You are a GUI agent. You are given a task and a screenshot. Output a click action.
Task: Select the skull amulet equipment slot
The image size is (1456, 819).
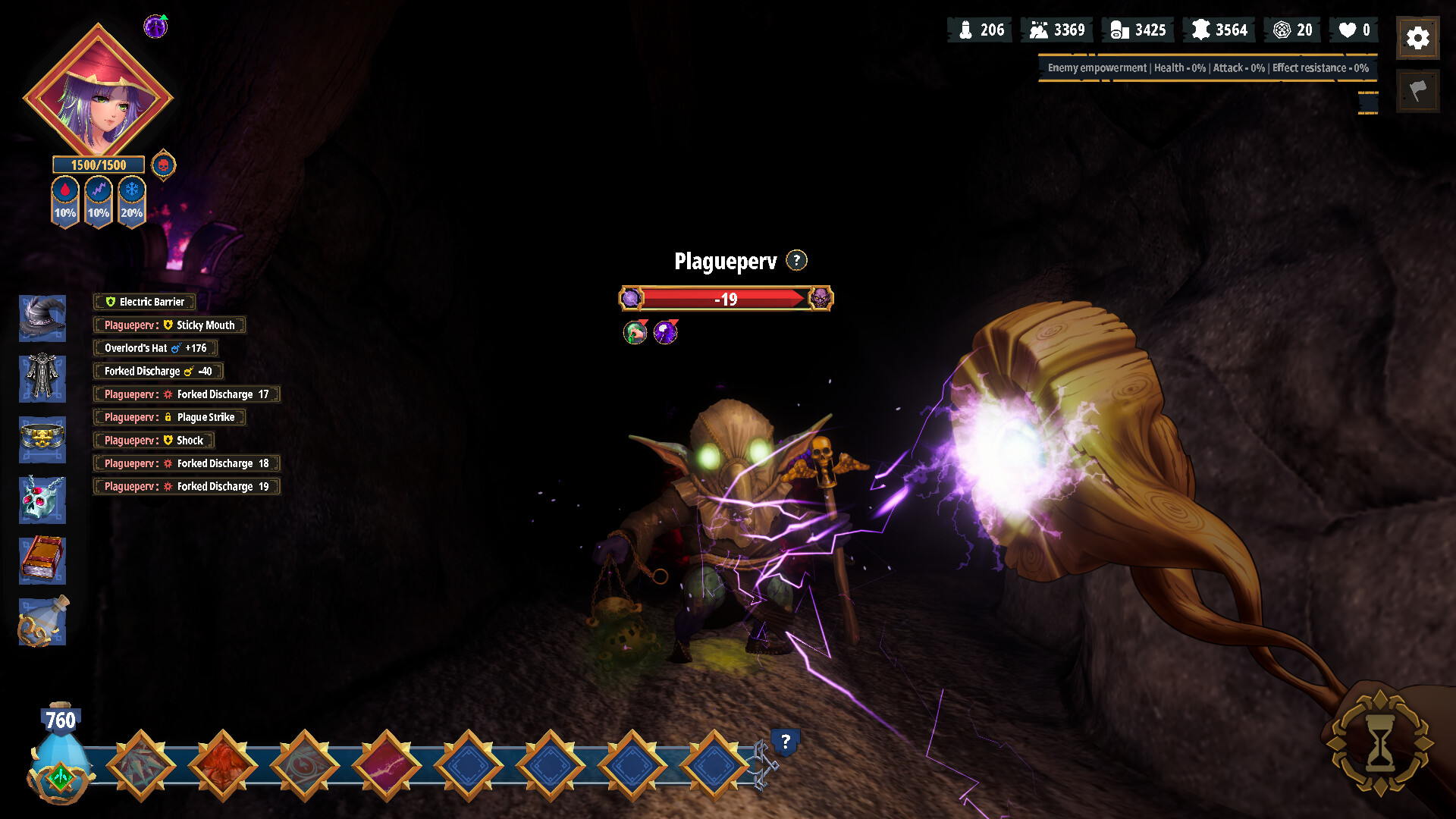[42, 500]
